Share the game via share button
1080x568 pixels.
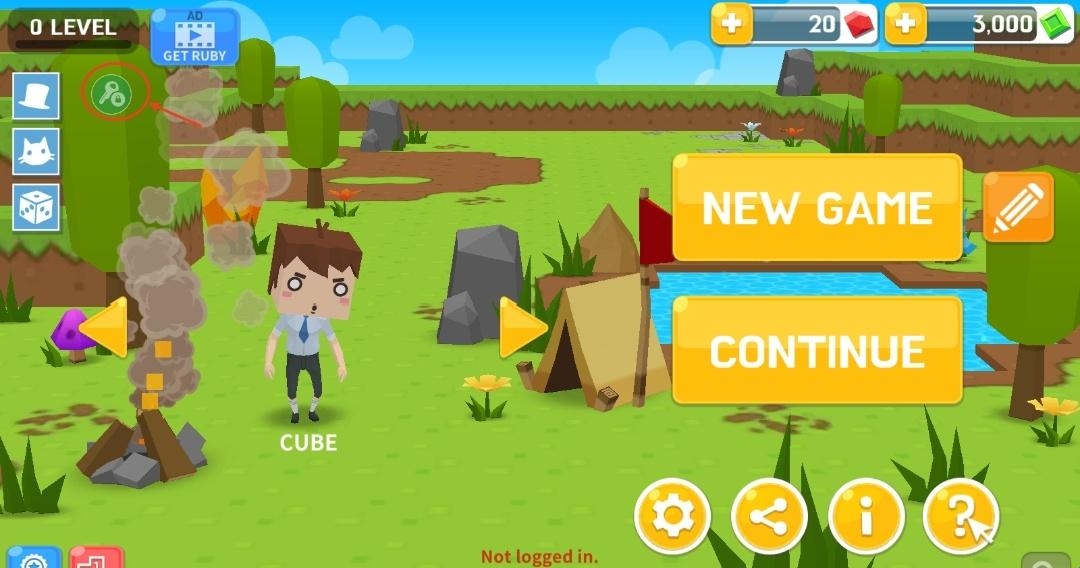coord(769,517)
